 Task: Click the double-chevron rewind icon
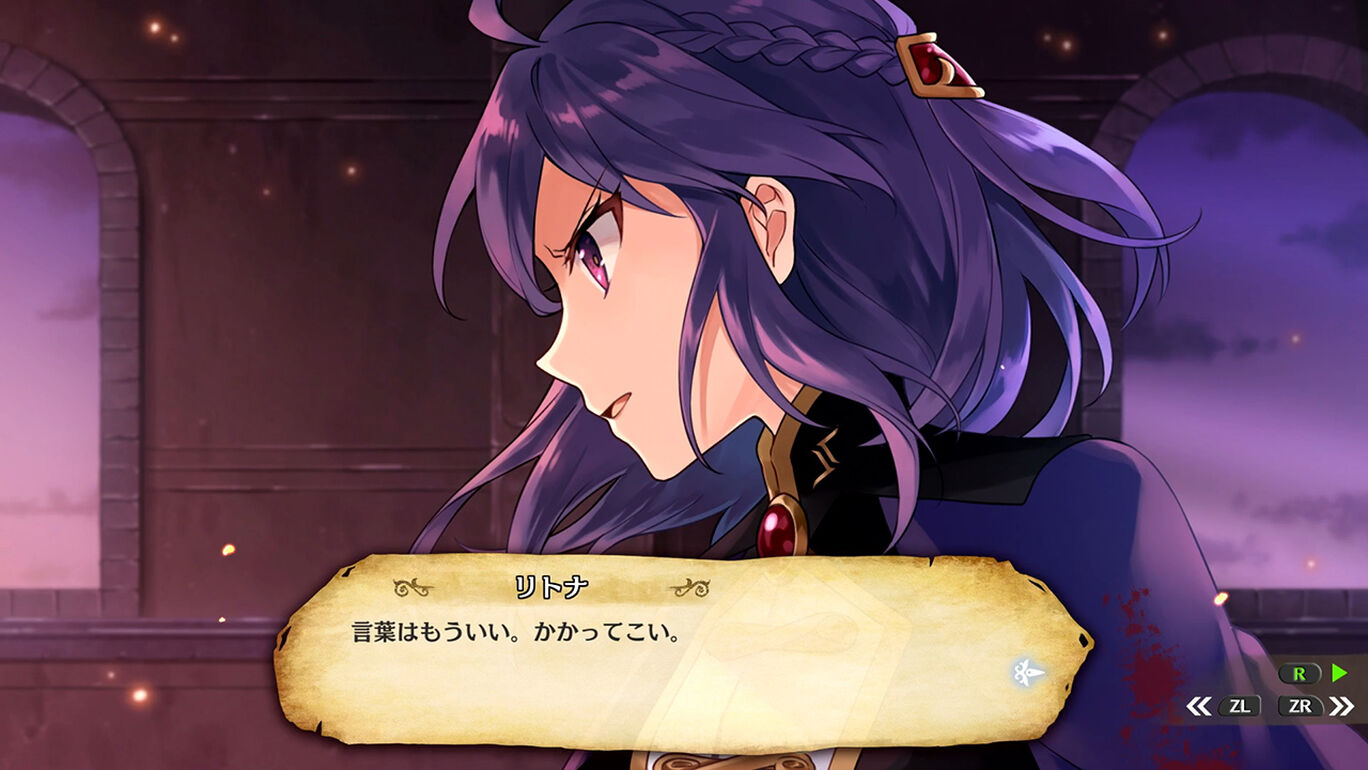coord(1199,705)
